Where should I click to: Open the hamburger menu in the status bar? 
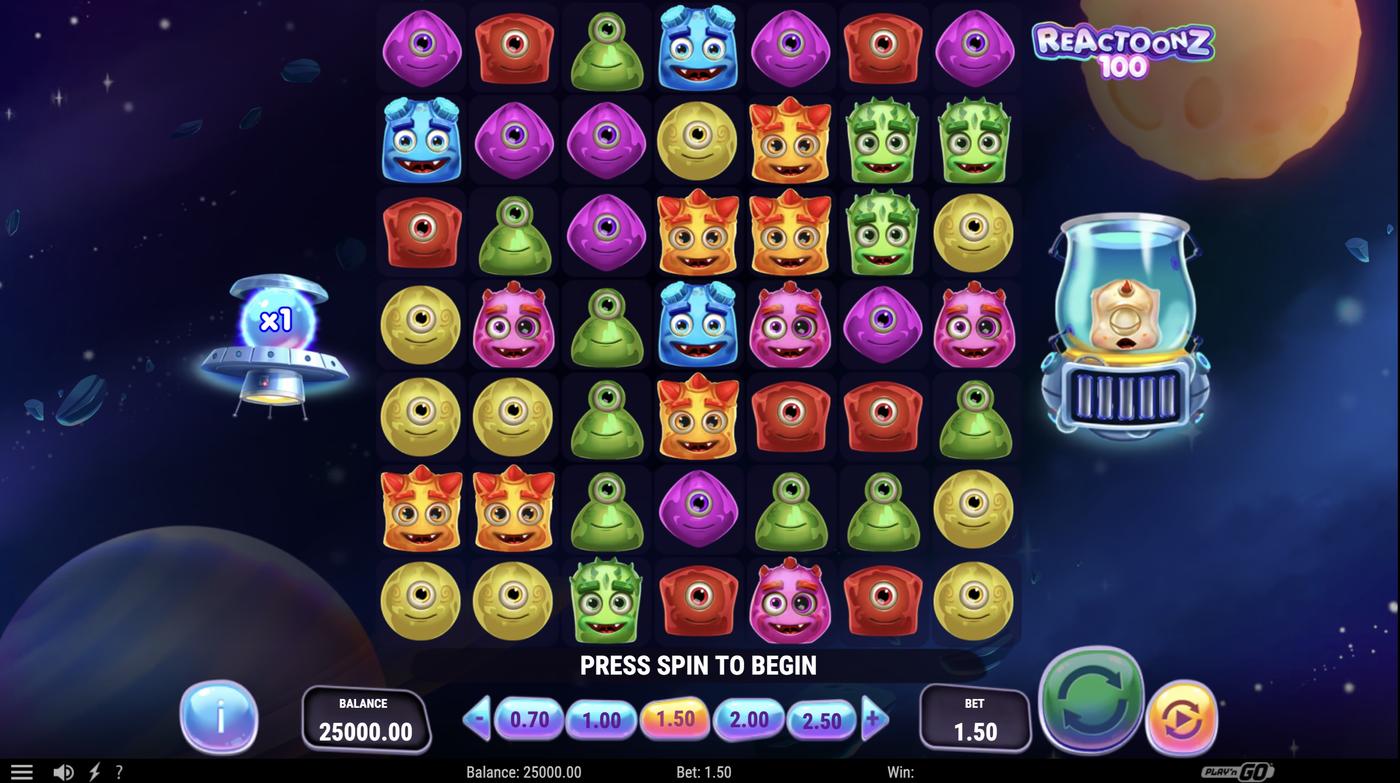coord(22,770)
